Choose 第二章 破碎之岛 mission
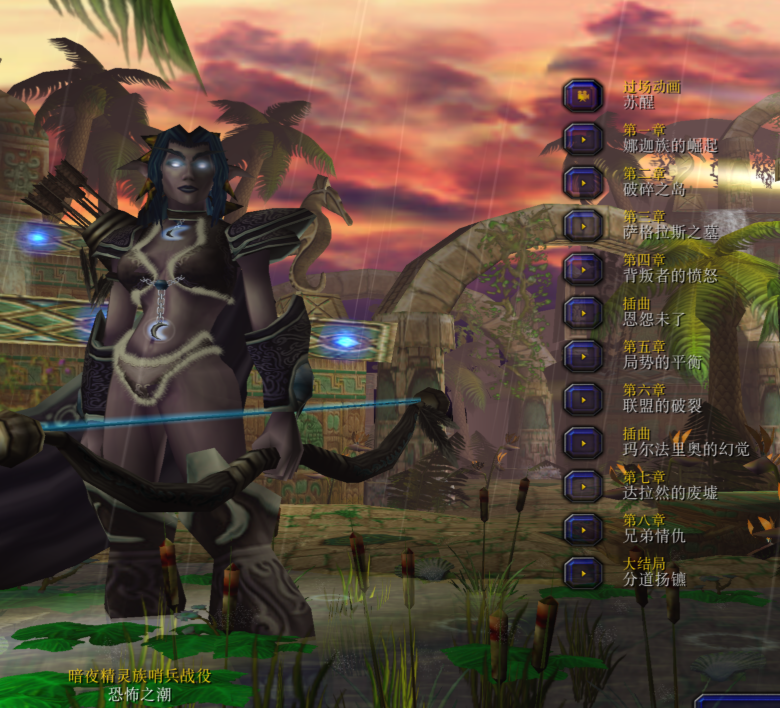 (x=582, y=182)
